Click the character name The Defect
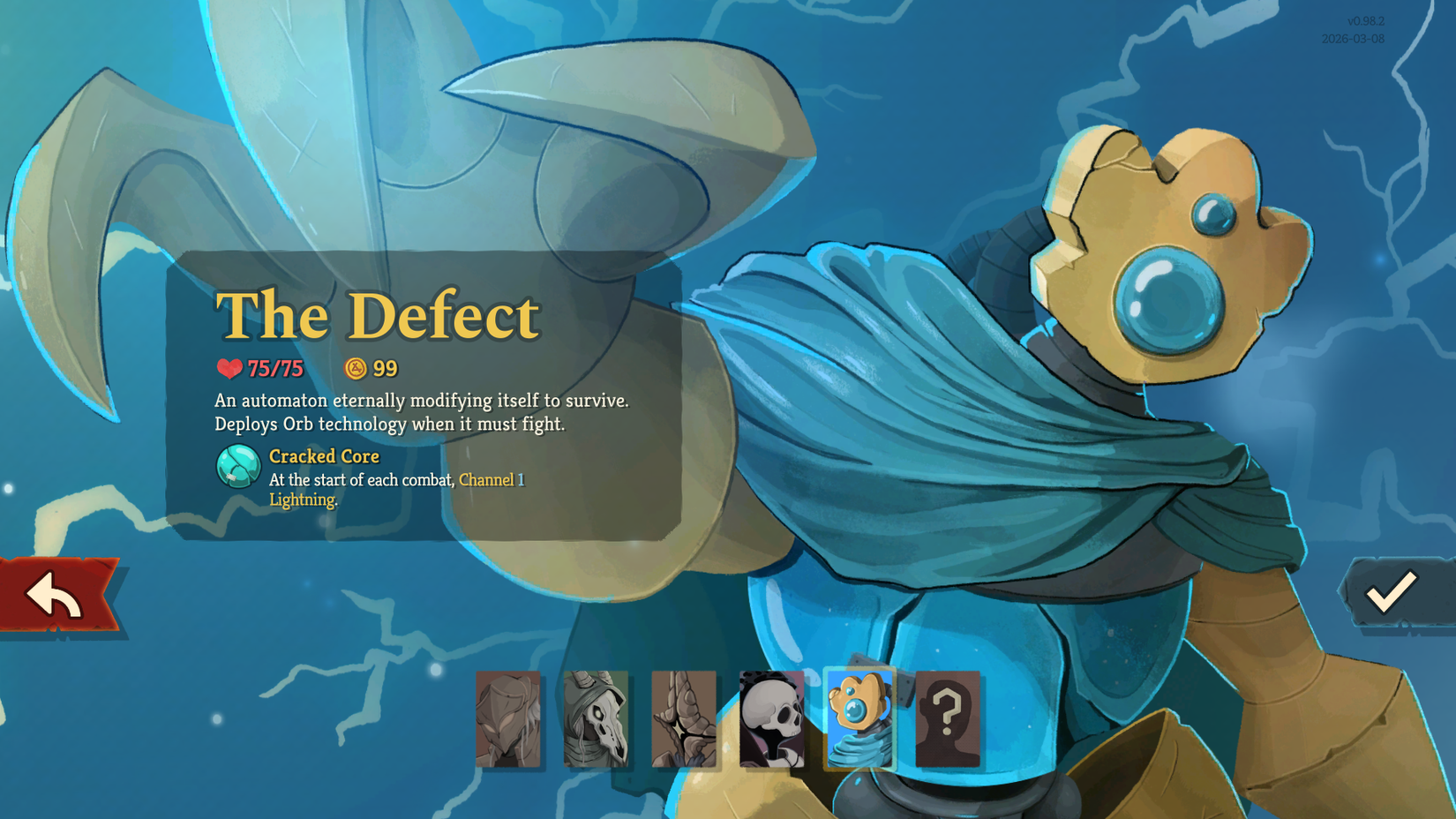Screen dimensions: 1456x819 378,315
